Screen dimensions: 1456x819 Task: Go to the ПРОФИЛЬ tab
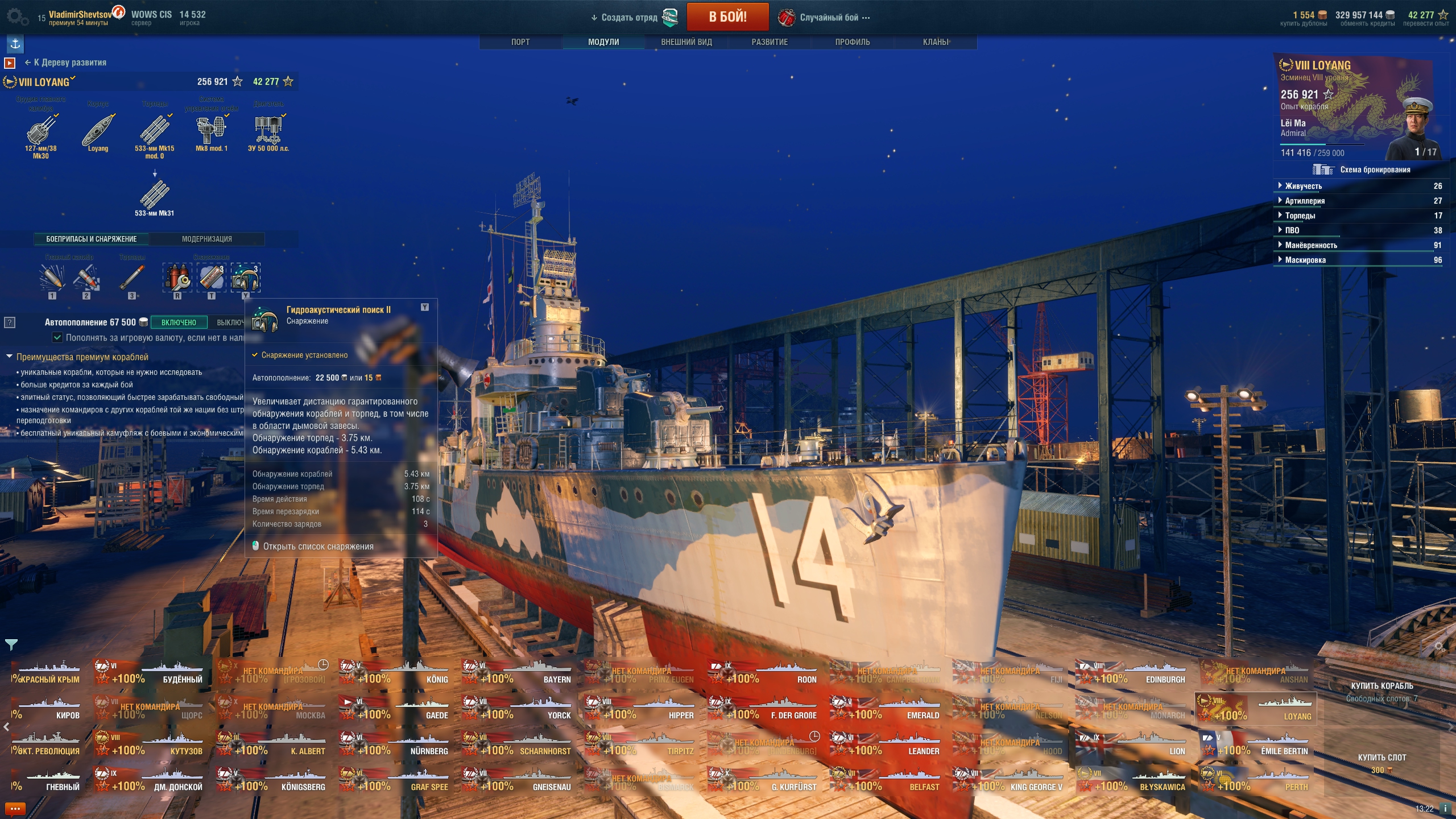pos(852,42)
